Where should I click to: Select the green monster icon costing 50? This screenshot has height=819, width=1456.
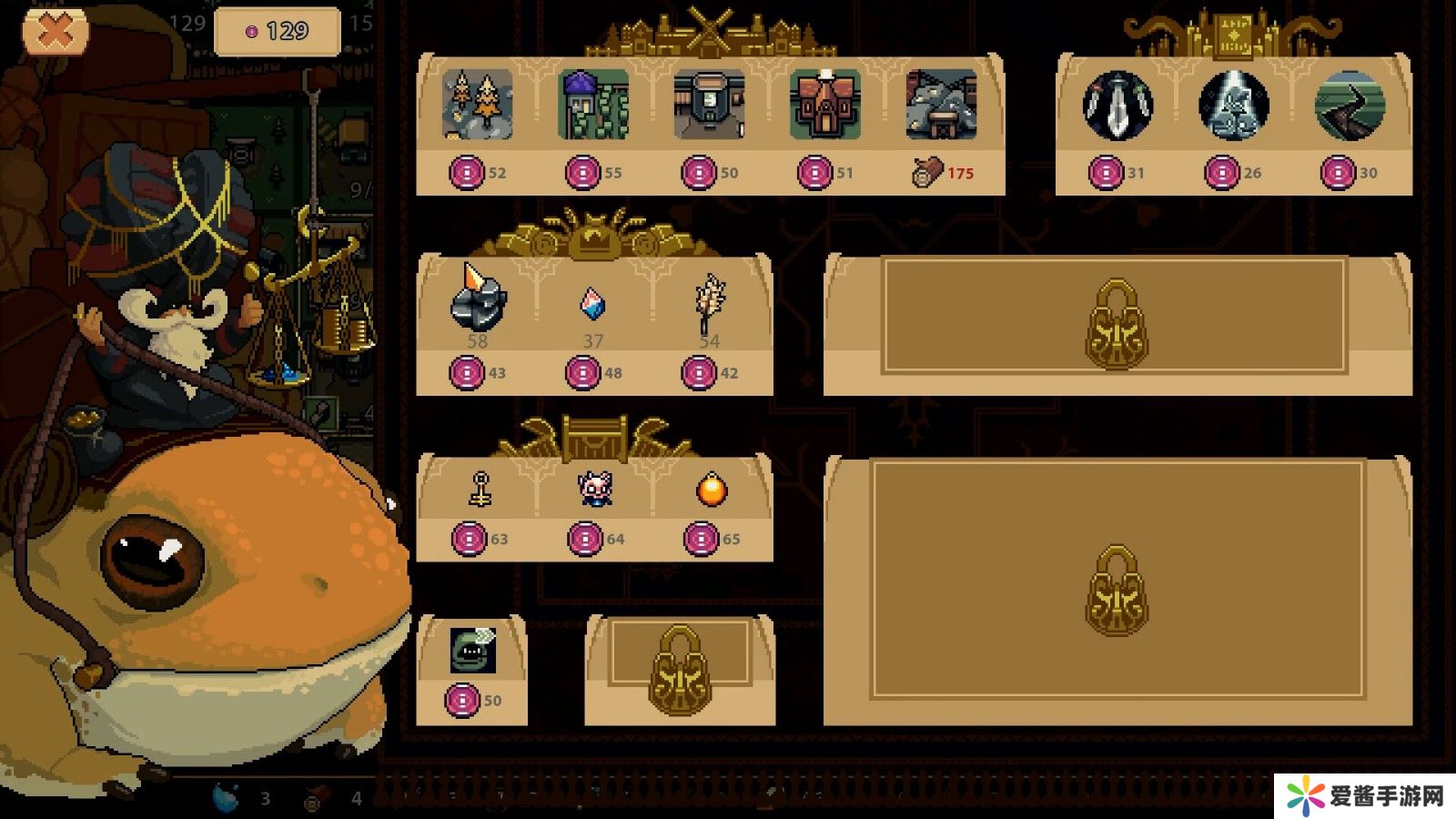pos(472,650)
